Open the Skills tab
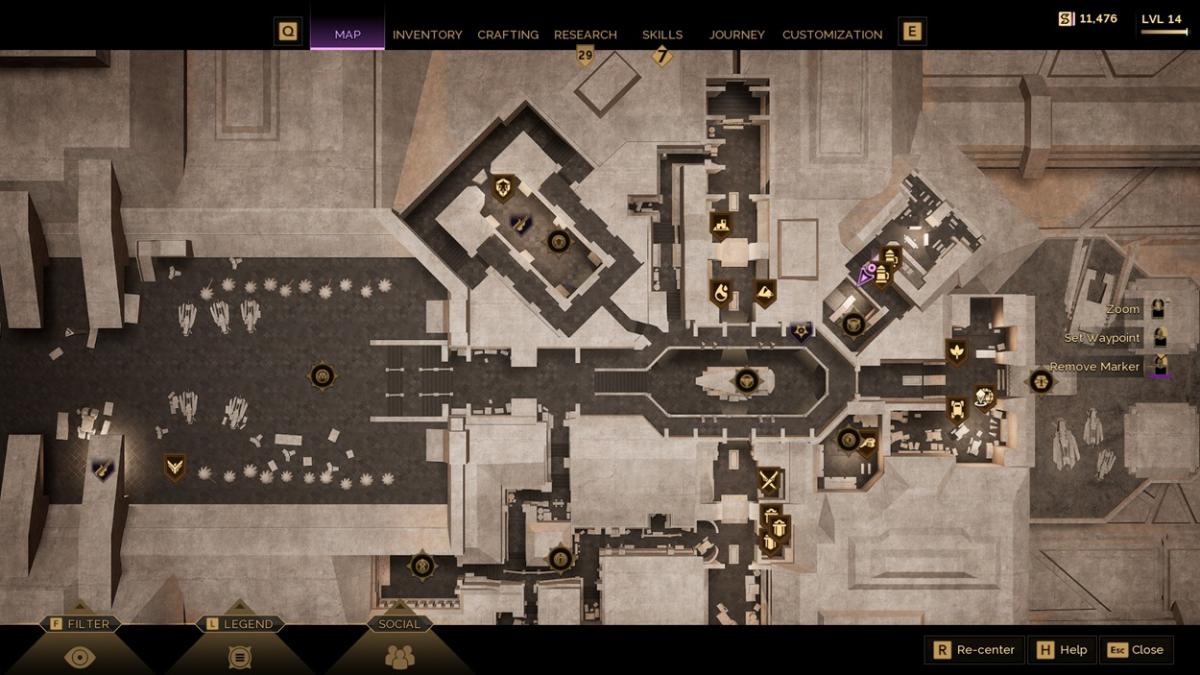 tap(662, 34)
